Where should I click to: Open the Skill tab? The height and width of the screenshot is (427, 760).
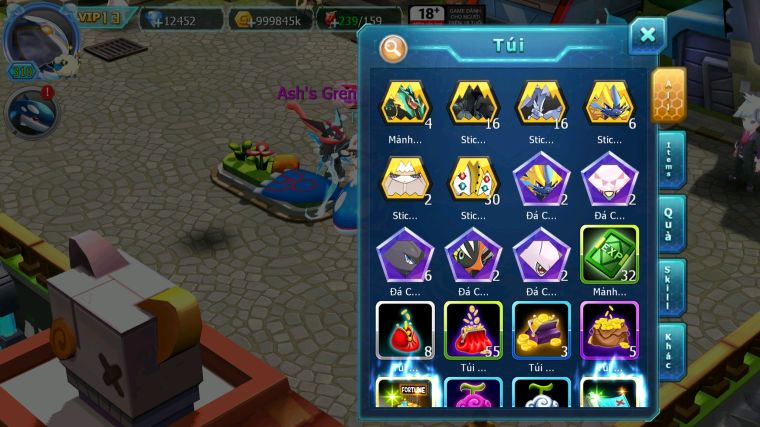[672, 287]
